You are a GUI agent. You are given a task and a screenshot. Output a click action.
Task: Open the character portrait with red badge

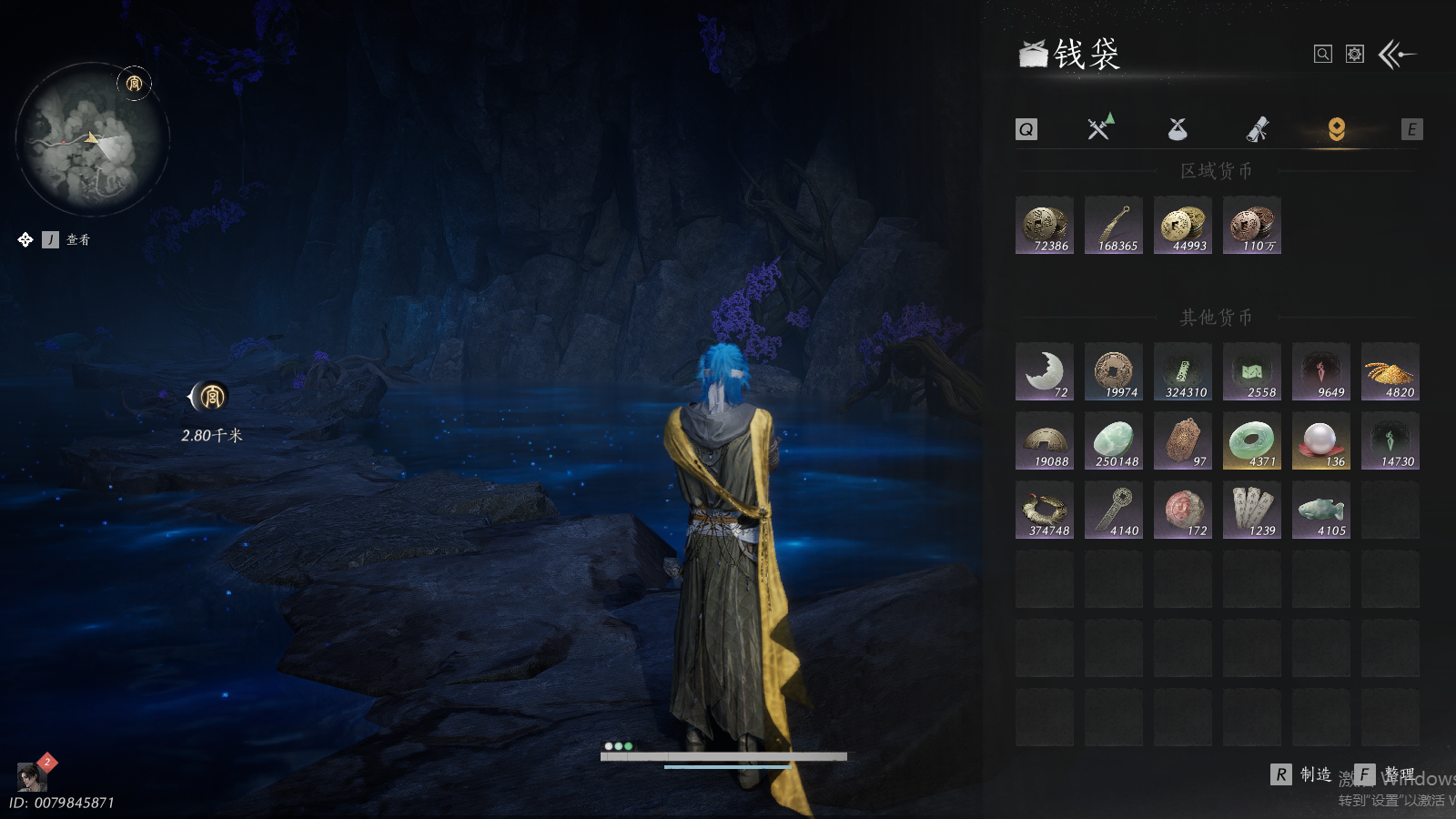click(32, 776)
